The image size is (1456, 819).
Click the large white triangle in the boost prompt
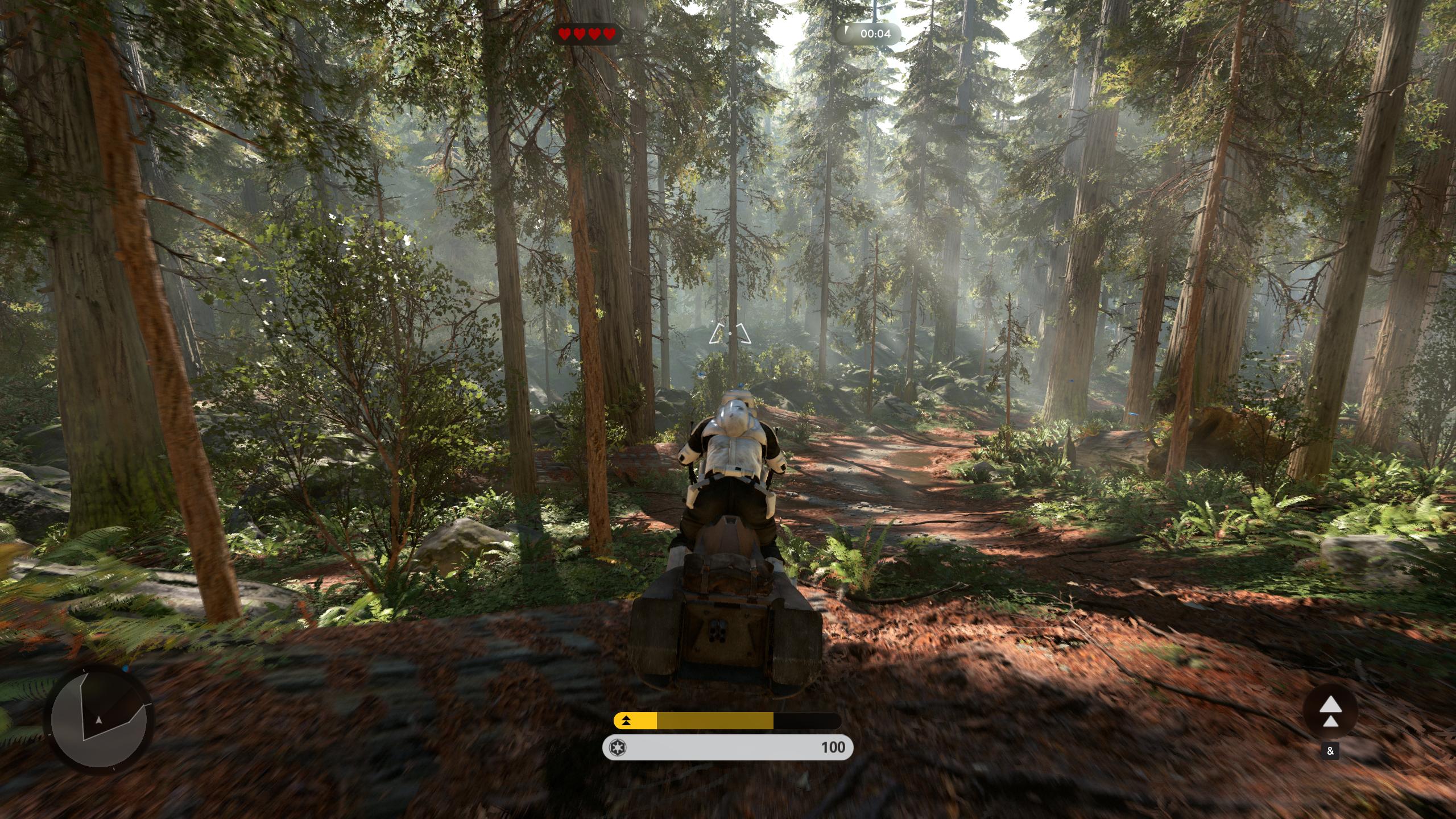pyautogui.click(x=1331, y=704)
